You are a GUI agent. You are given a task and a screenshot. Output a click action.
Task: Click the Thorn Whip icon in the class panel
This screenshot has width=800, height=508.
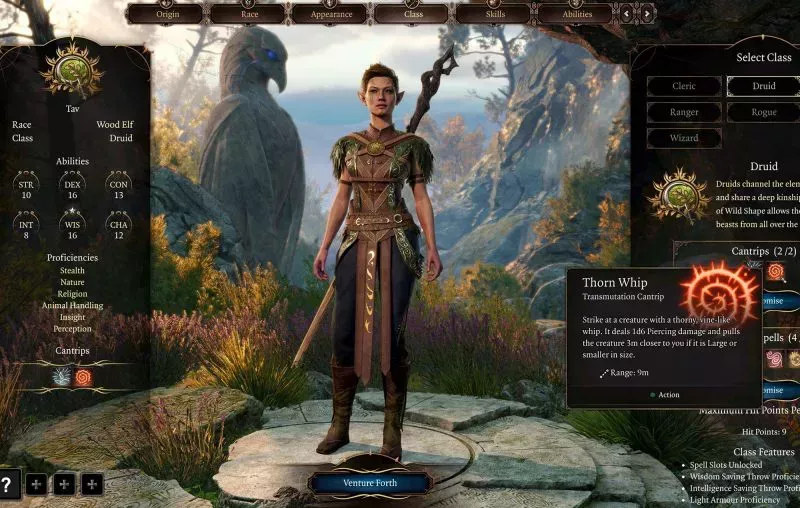point(776,271)
